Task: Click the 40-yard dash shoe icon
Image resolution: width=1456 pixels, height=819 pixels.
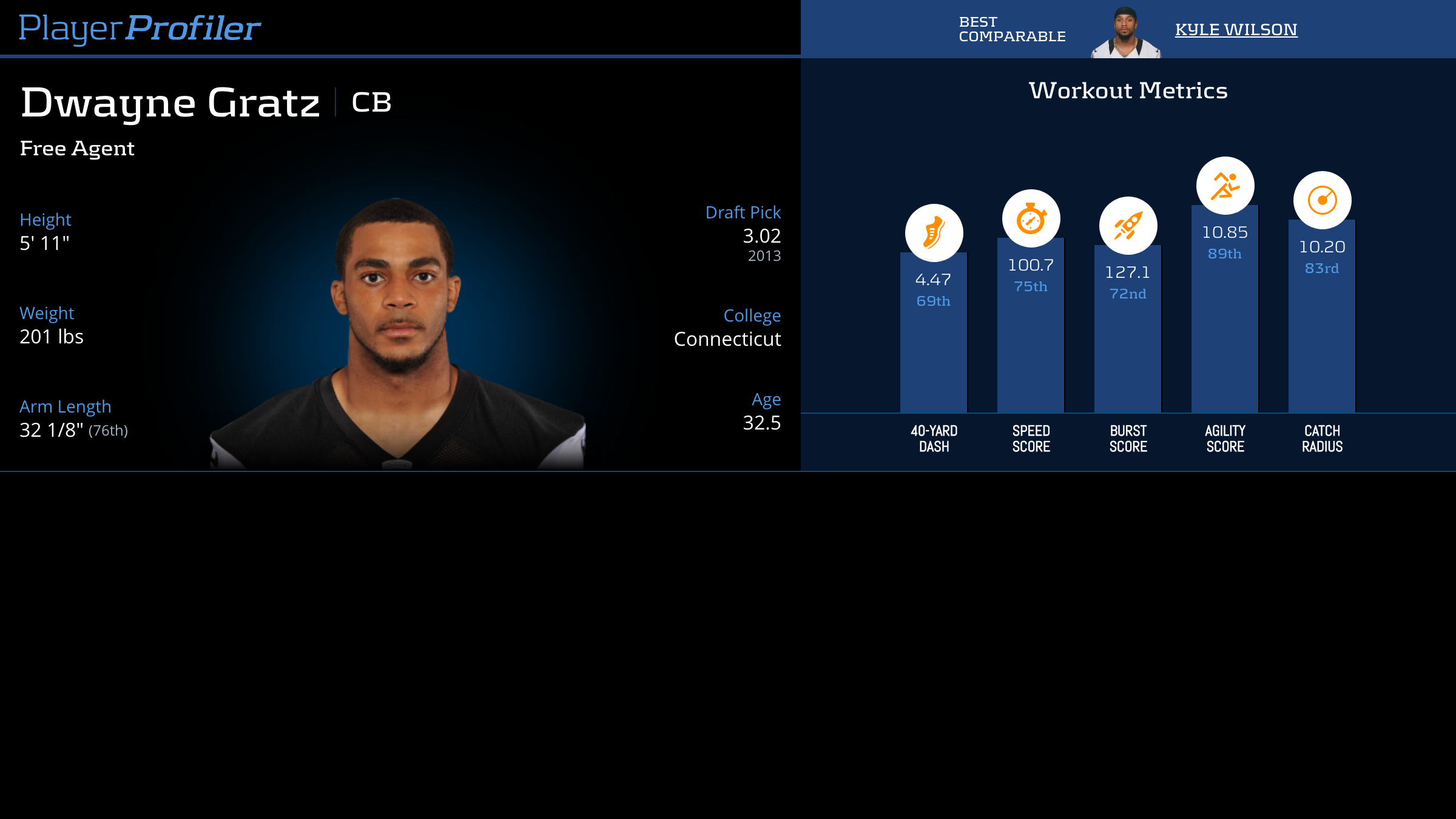Action: coord(934,233)
